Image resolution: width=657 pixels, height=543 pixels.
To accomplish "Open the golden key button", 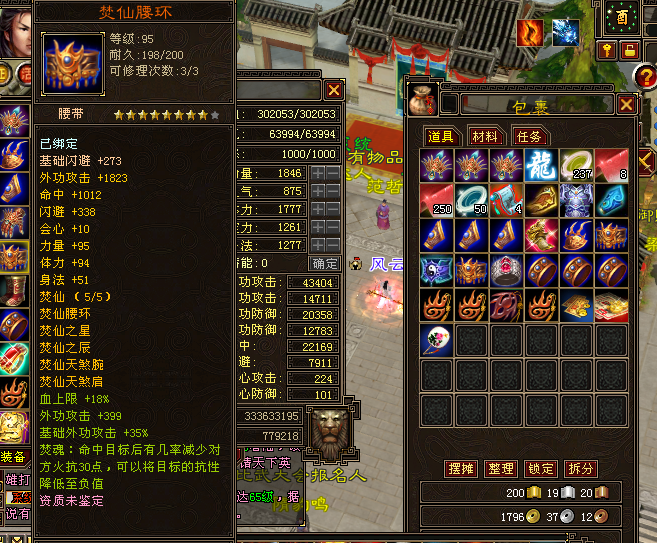I will point(607,49).
